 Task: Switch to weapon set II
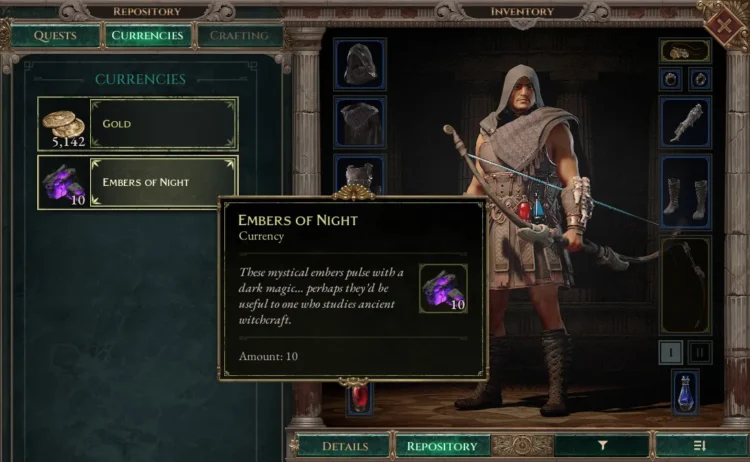(x=699, y=351)
